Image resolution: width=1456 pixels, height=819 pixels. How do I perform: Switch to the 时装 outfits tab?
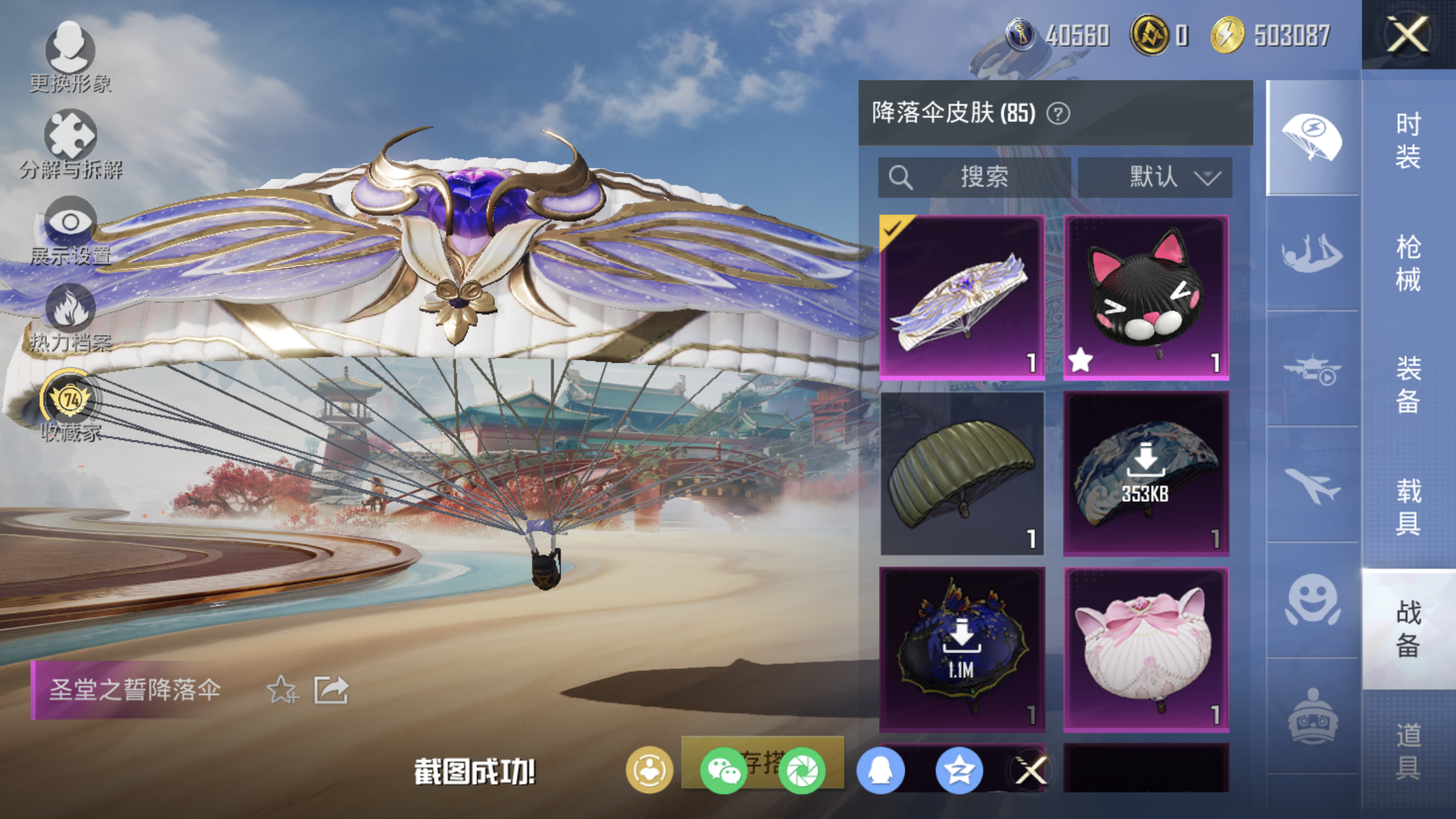(1408, 140)
